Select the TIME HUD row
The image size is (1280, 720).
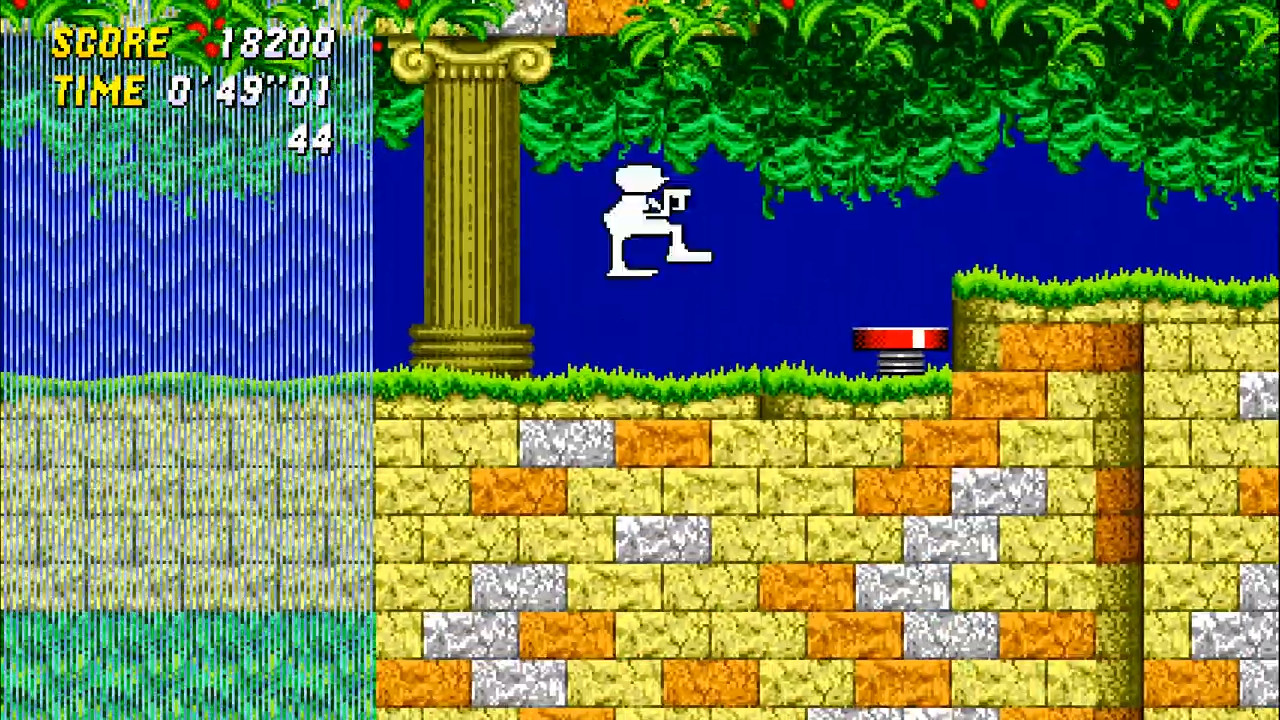[190, 90]
